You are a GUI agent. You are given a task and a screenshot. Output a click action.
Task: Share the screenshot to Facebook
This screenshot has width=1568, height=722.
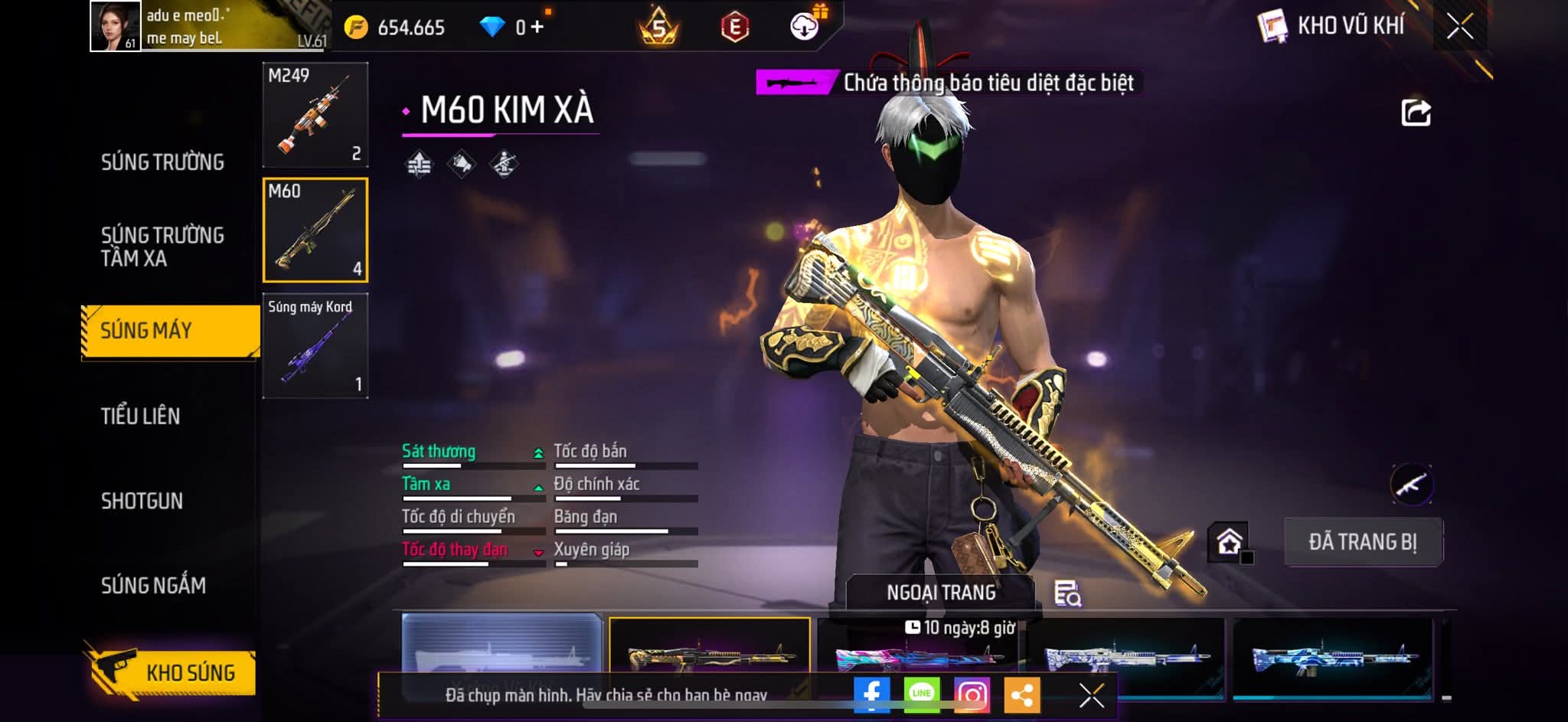pyautogui.click(x=872, y=694)
